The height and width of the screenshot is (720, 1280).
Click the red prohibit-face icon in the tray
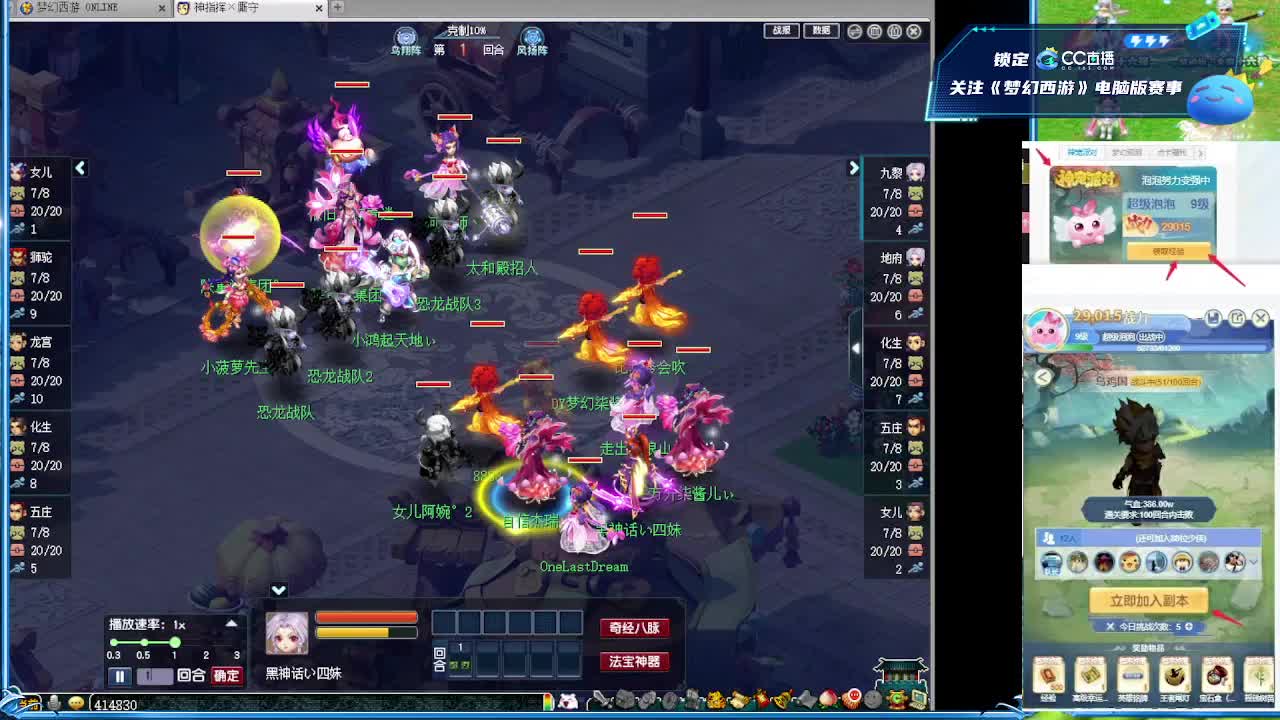854,700
